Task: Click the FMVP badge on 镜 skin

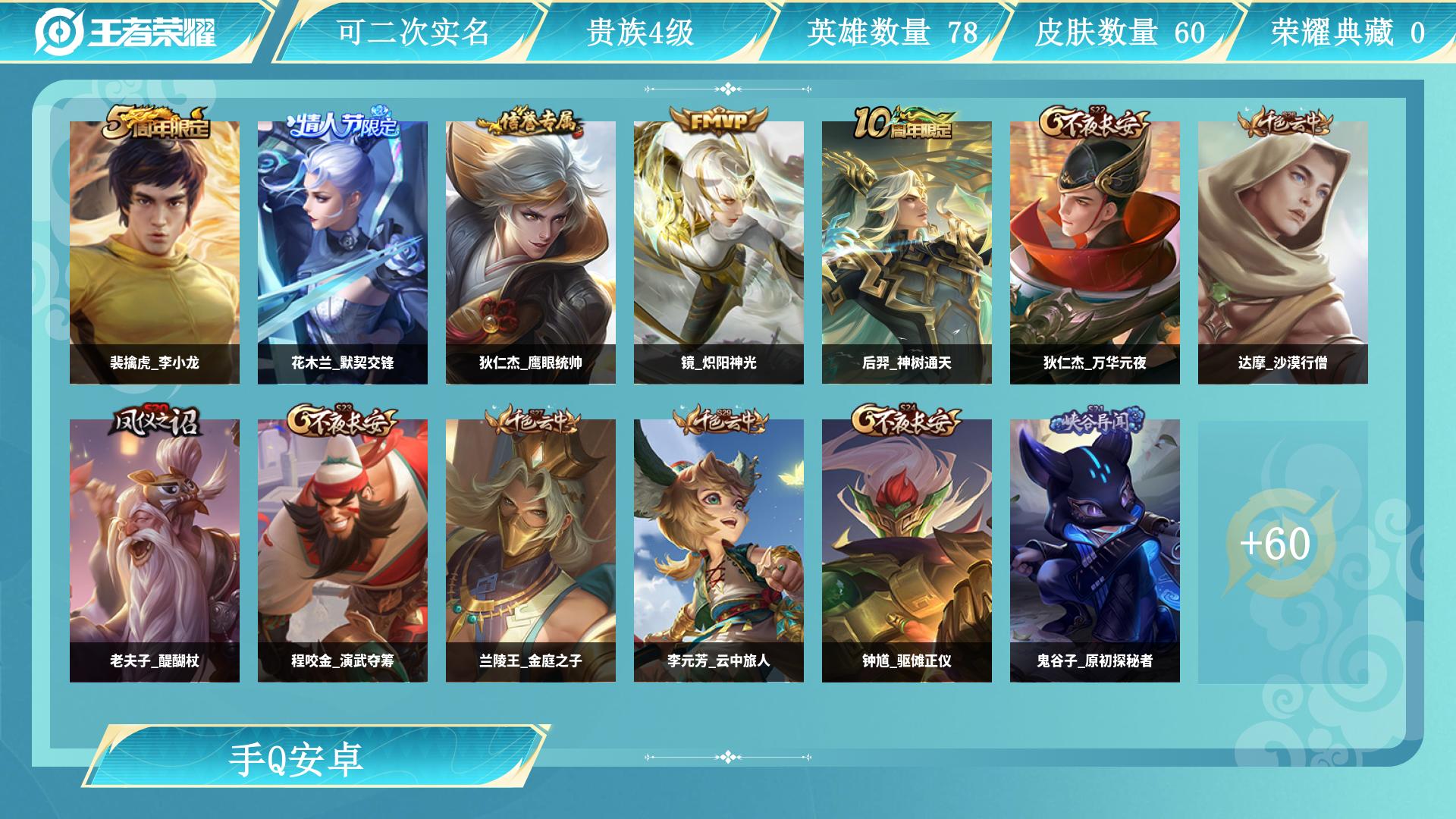Action: tap(717, 118)
